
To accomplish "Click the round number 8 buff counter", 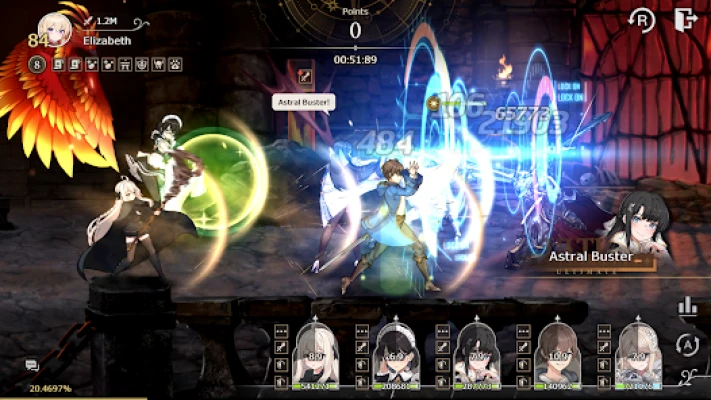I will tap(36, 65).
